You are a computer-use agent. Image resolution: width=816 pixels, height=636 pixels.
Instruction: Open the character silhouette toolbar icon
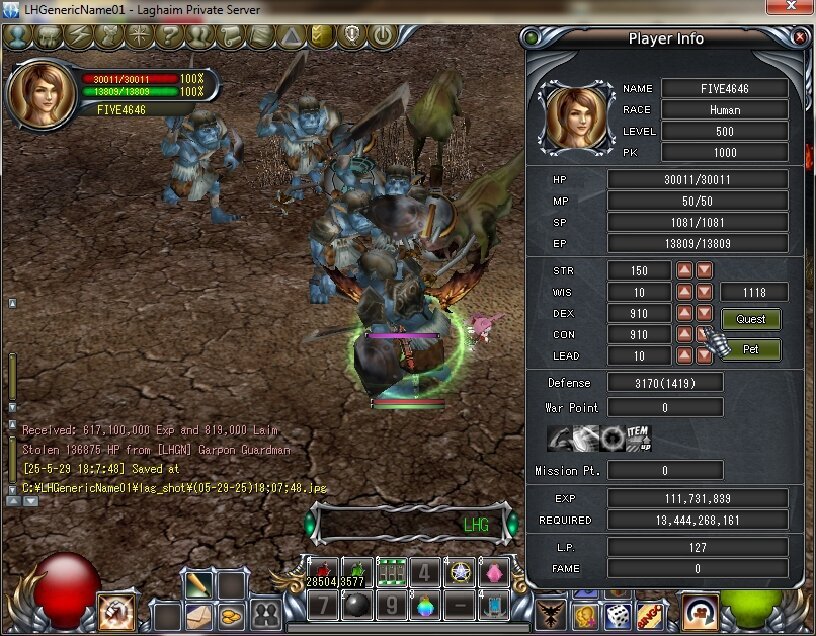click(18, 37)
